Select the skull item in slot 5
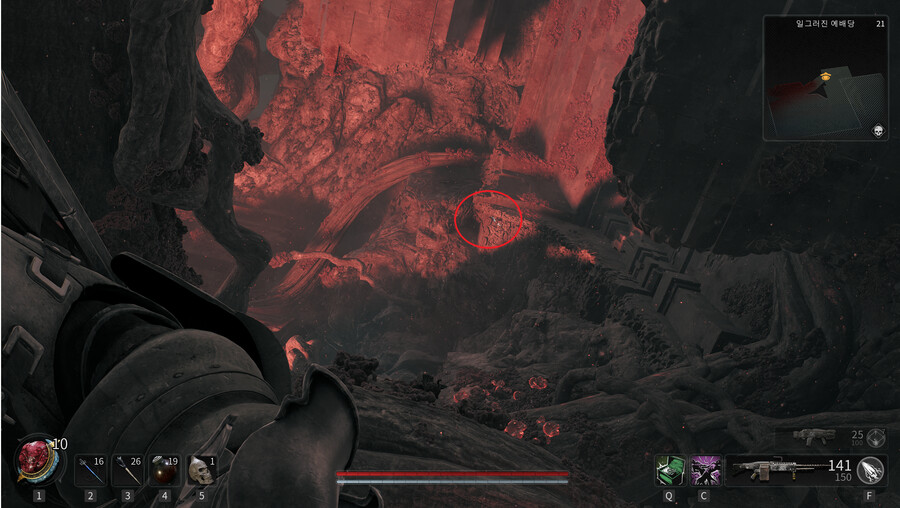This screenshot has width=900, height=508. point(201,469)
